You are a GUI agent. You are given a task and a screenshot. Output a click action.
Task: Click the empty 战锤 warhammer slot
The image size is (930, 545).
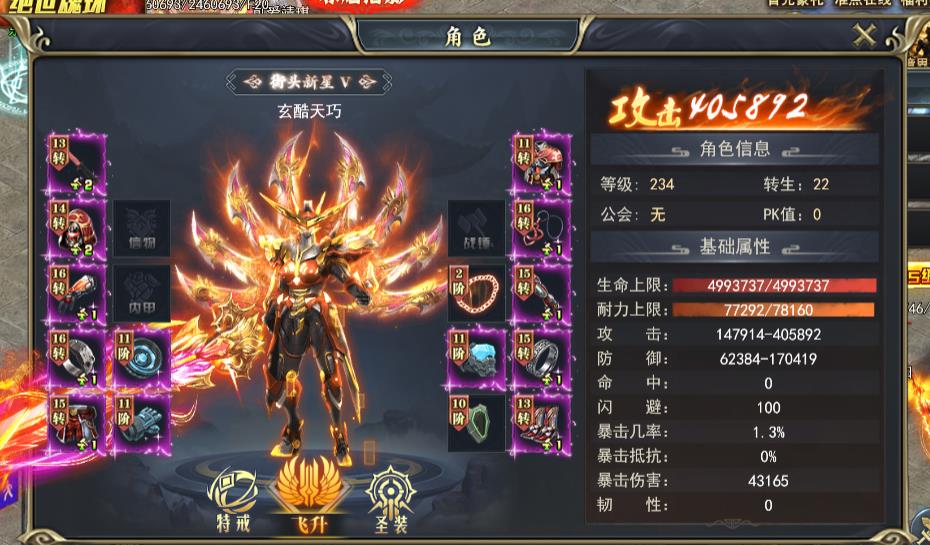coord(476,229)
